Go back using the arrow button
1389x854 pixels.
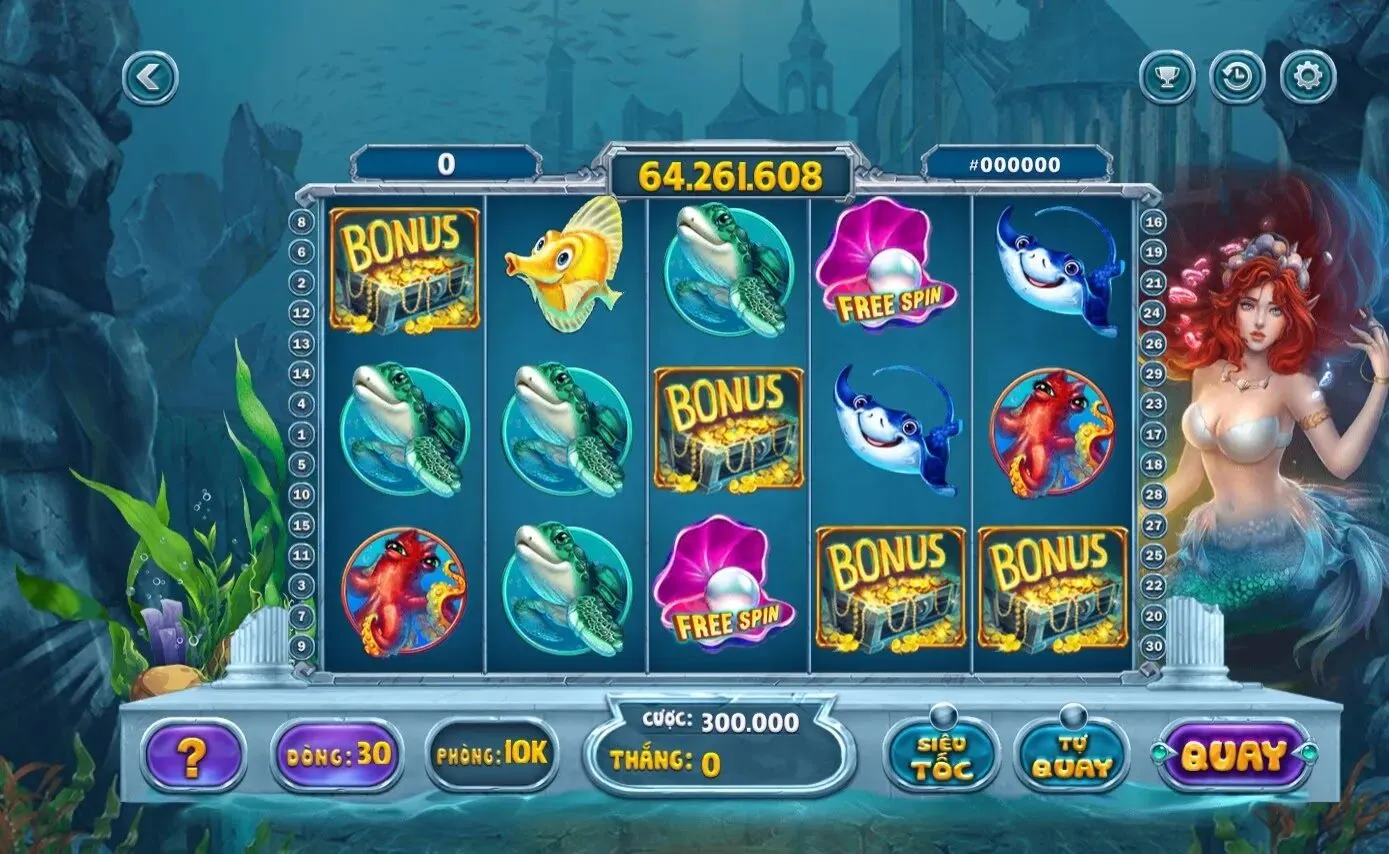[x=151, y=78]
